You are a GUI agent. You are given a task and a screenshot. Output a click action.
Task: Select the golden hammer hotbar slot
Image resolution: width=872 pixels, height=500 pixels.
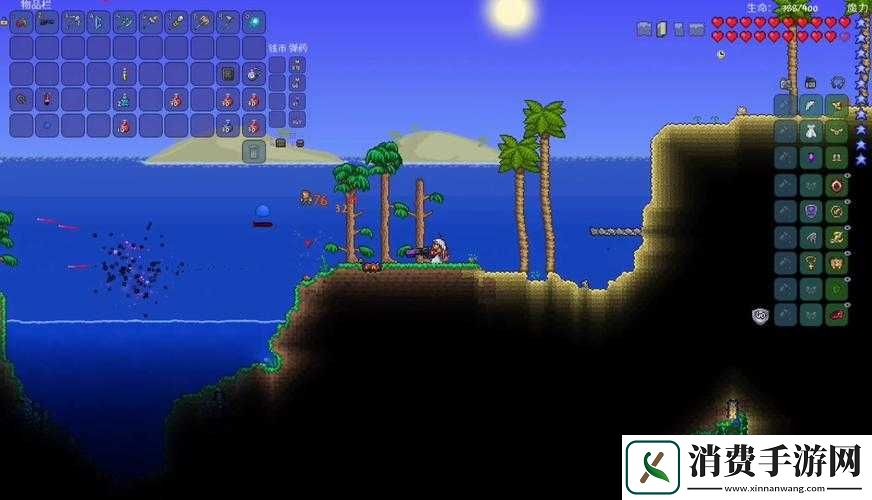[202, 22]
